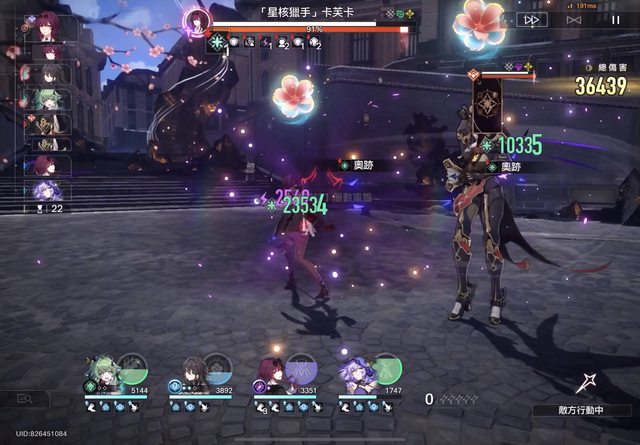Toggle the auto-battle button
Viewport: 640px width, 445px height.
573,19
